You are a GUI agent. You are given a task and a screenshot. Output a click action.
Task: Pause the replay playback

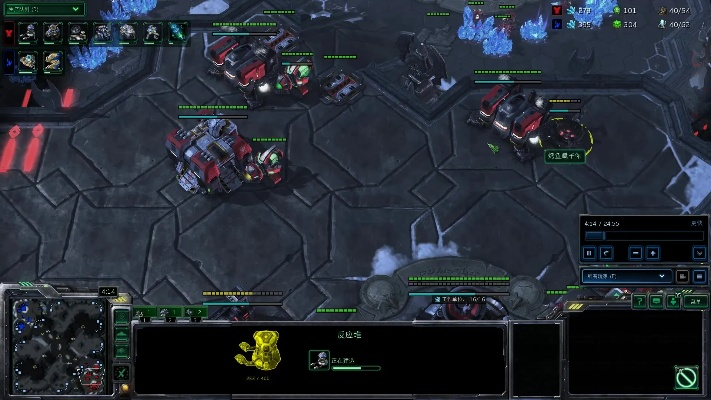click(x=591, y=253)
